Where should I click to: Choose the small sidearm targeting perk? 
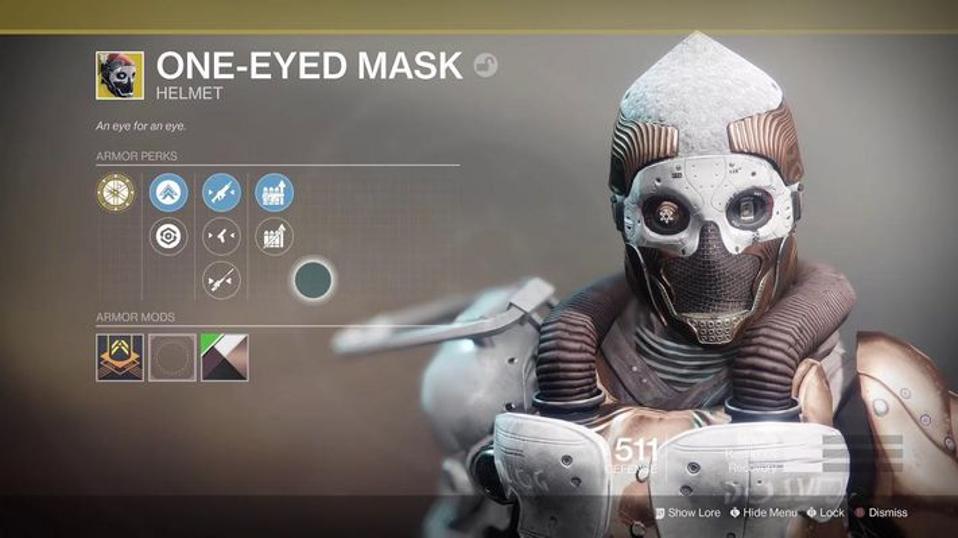(221, 237)
